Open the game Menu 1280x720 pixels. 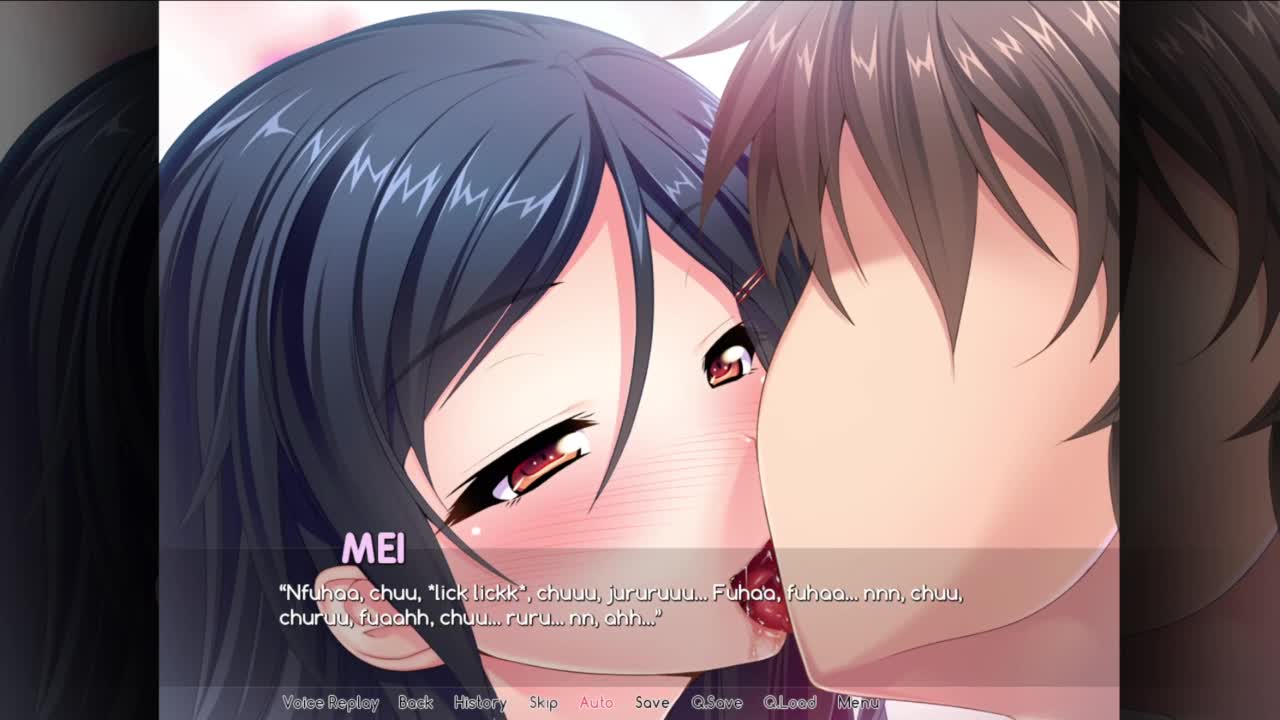[858, 703]
